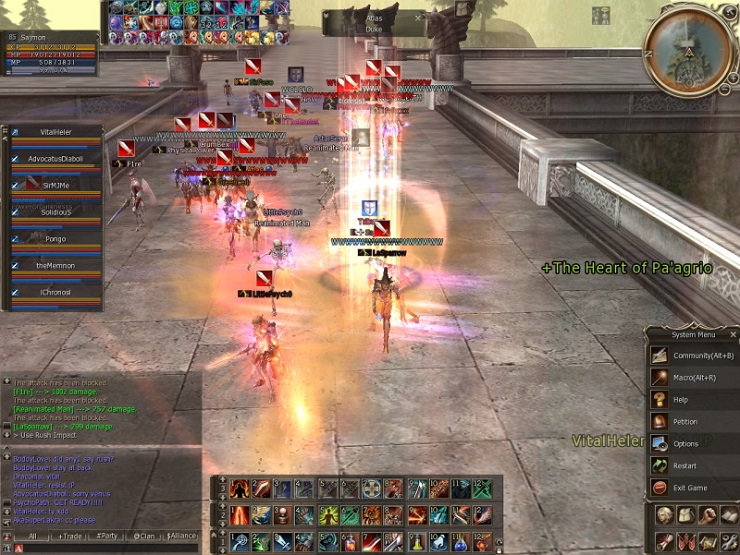740x555 pixels.
Task: Choose Restart in the System Menu
Action: pos(692,465)
